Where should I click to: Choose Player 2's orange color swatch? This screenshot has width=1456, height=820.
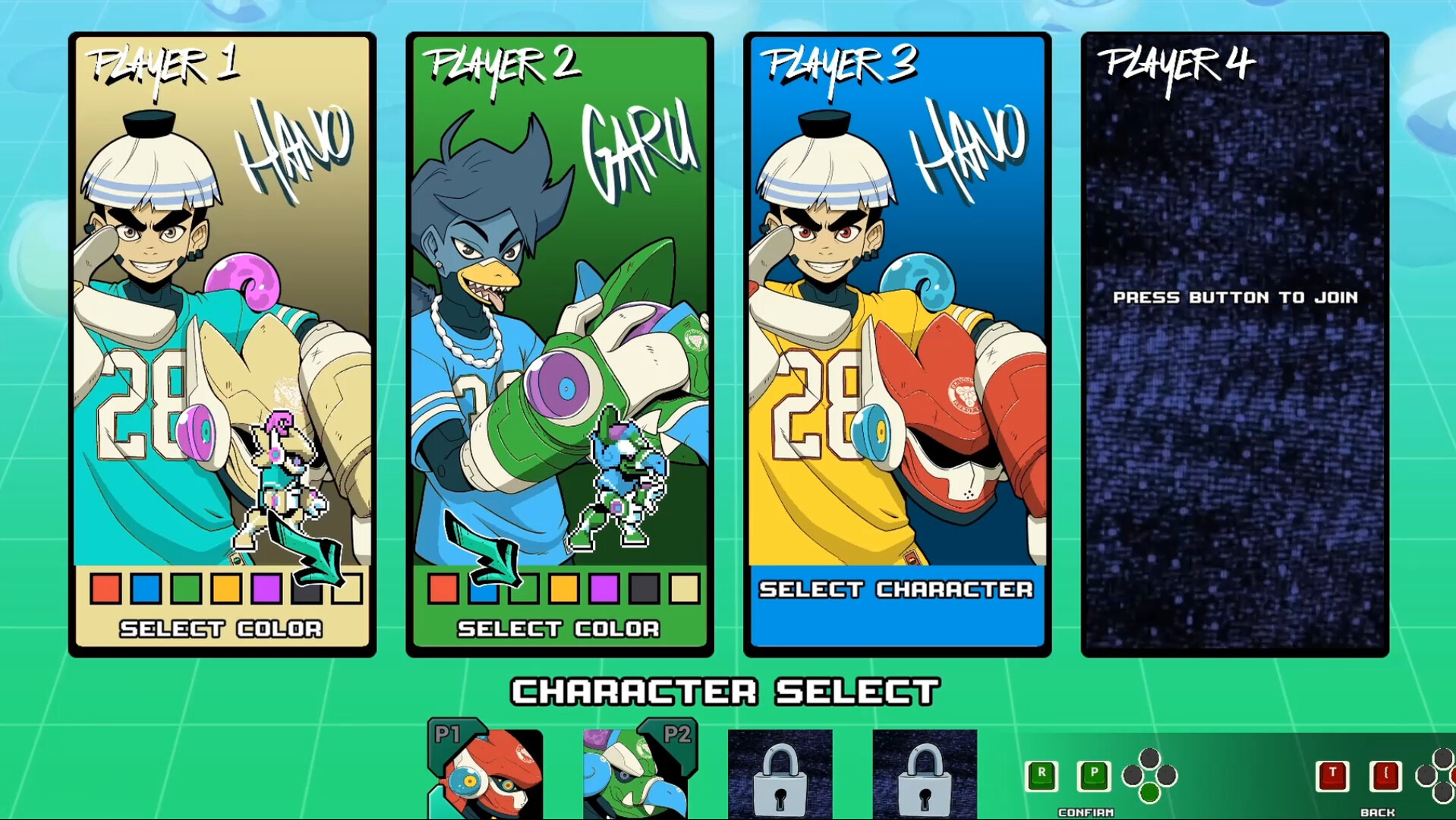pos(564,589)
